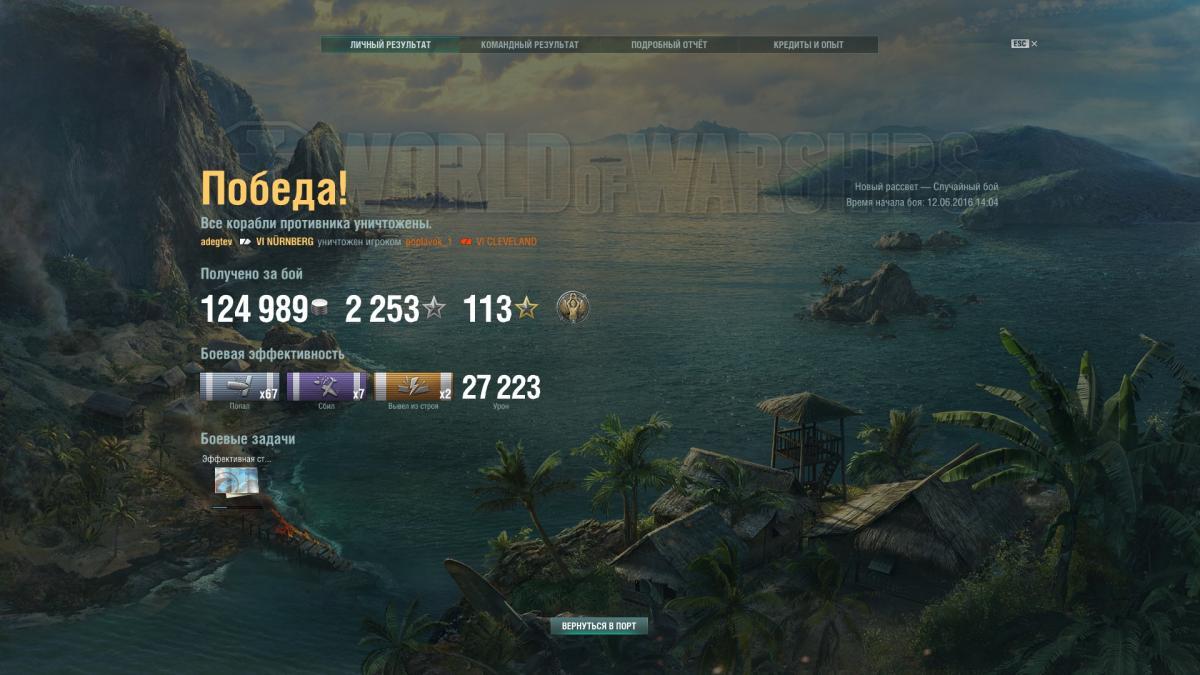
Task: Close the results screen with the X
Action: (1034, 44)
